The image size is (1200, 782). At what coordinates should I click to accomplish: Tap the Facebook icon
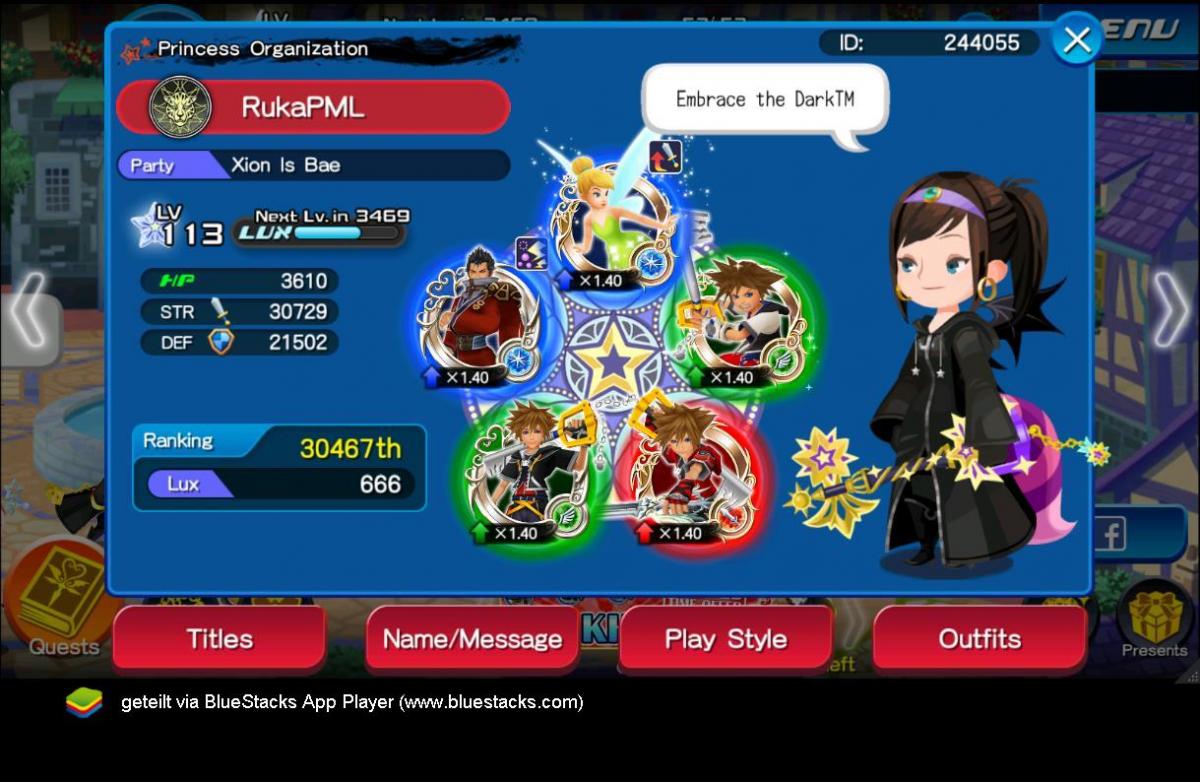[x=1110, y=536]
